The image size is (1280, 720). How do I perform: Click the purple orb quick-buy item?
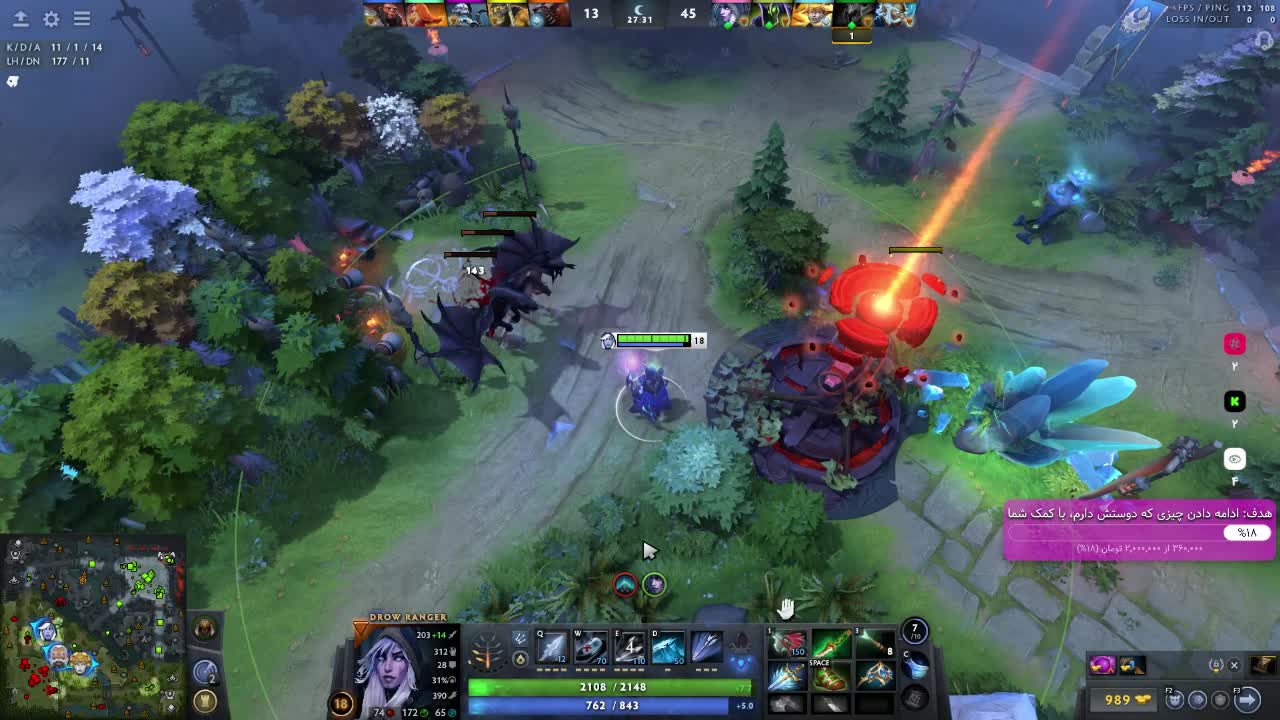pos(1102,665)
